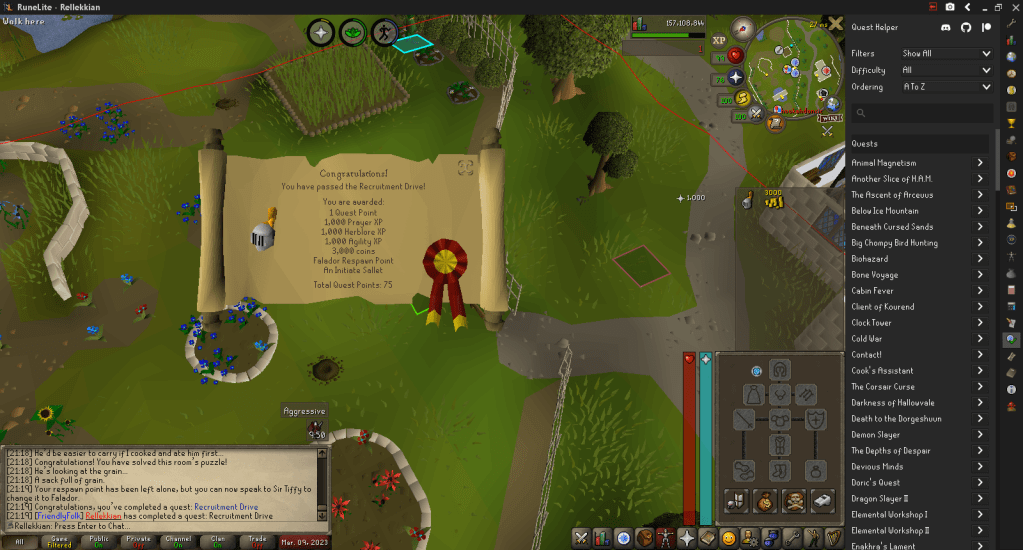Viewport: 1023px width, 550px height.
Task: Toggle the run energy boot orb
Action: pyautogui.click(x=743, y=98)
